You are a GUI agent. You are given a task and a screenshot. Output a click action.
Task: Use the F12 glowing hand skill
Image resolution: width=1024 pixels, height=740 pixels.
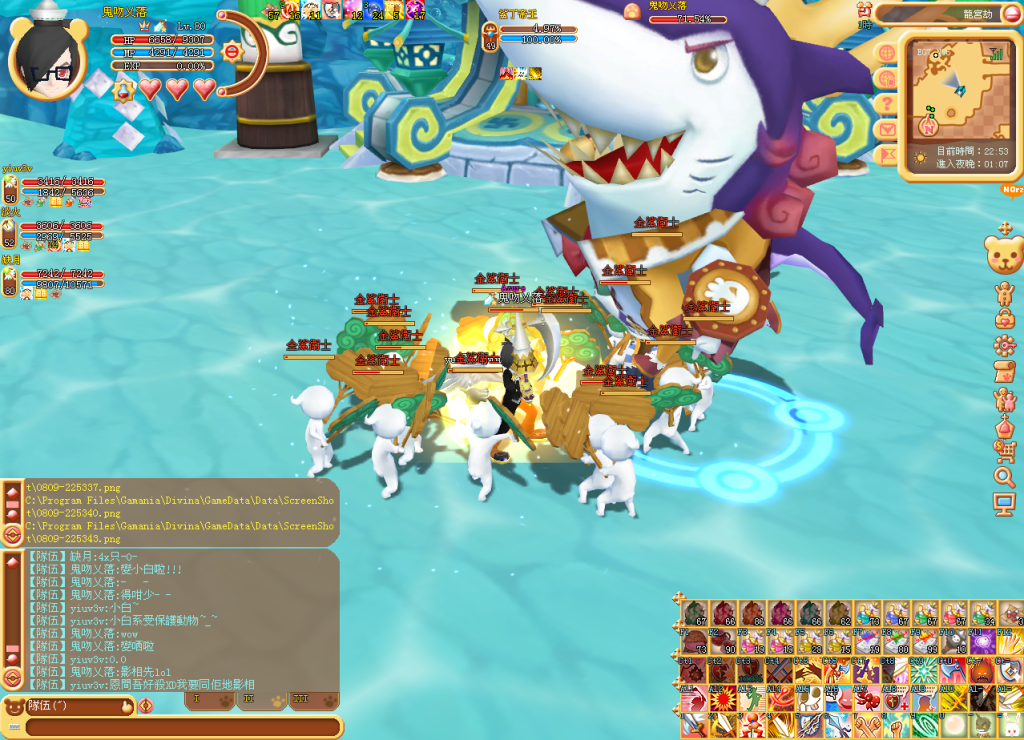point(1009,643)
